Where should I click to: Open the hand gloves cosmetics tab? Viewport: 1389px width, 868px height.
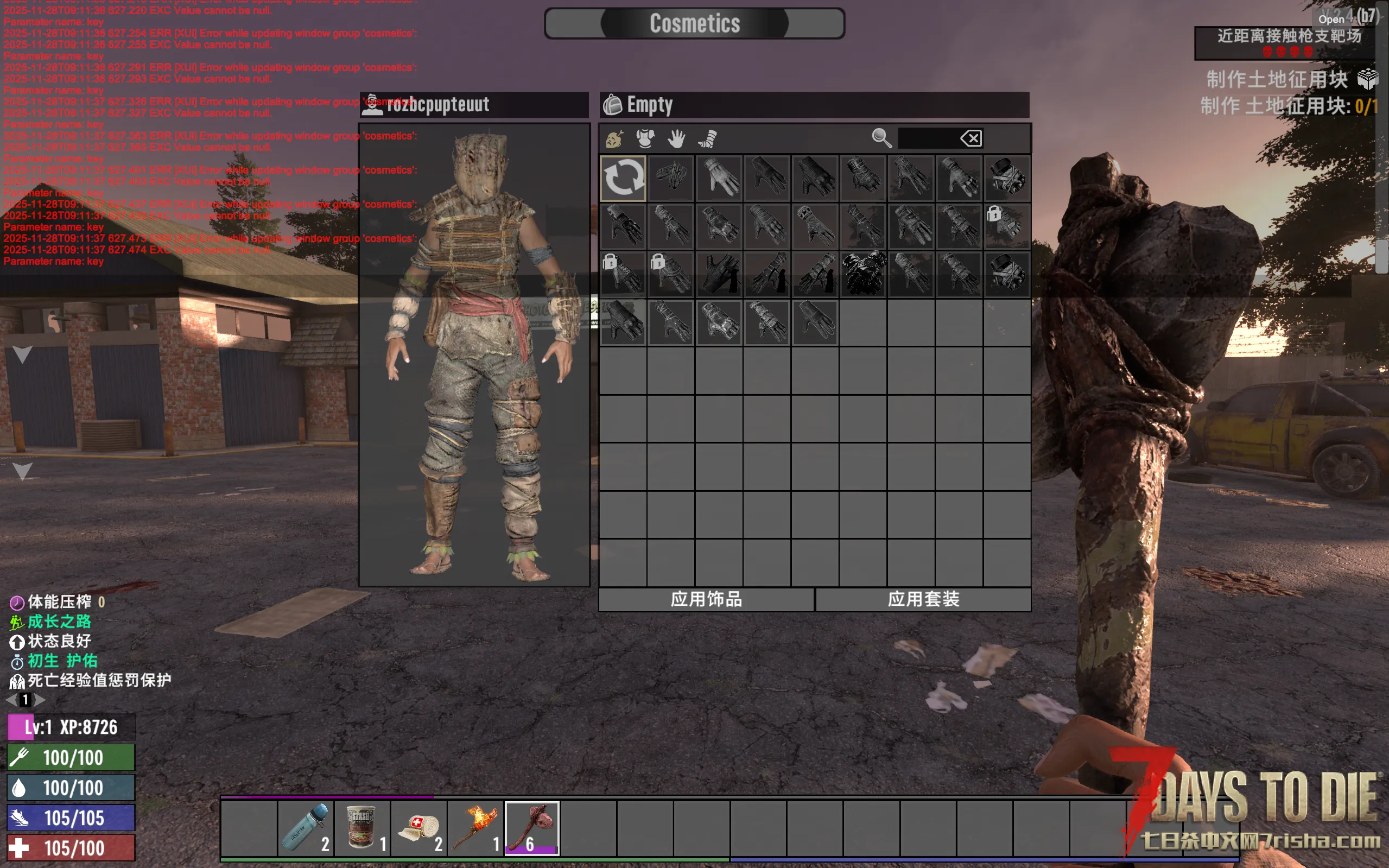click(677, 138)
